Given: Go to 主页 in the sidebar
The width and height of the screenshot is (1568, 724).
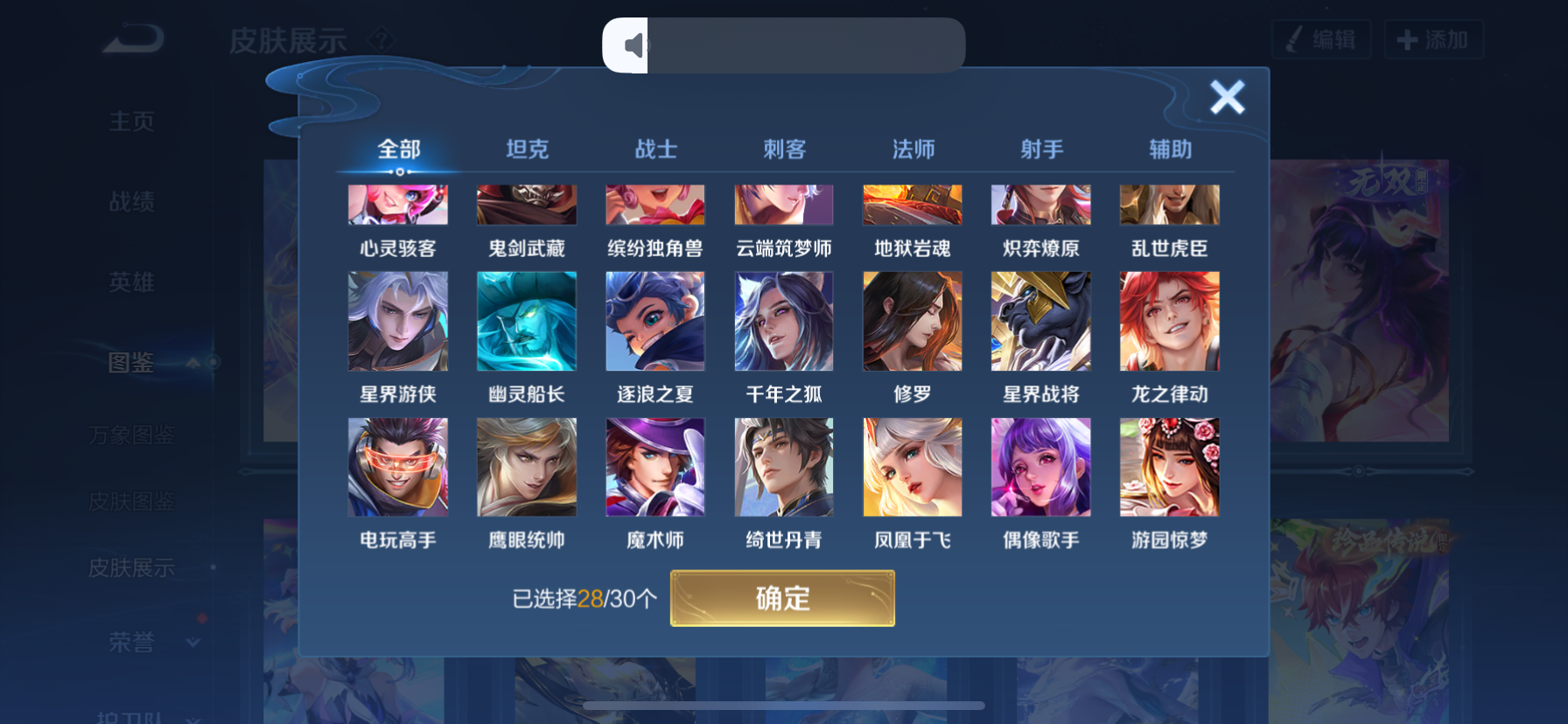Looking at the screenshot, I should click(131, 122).
